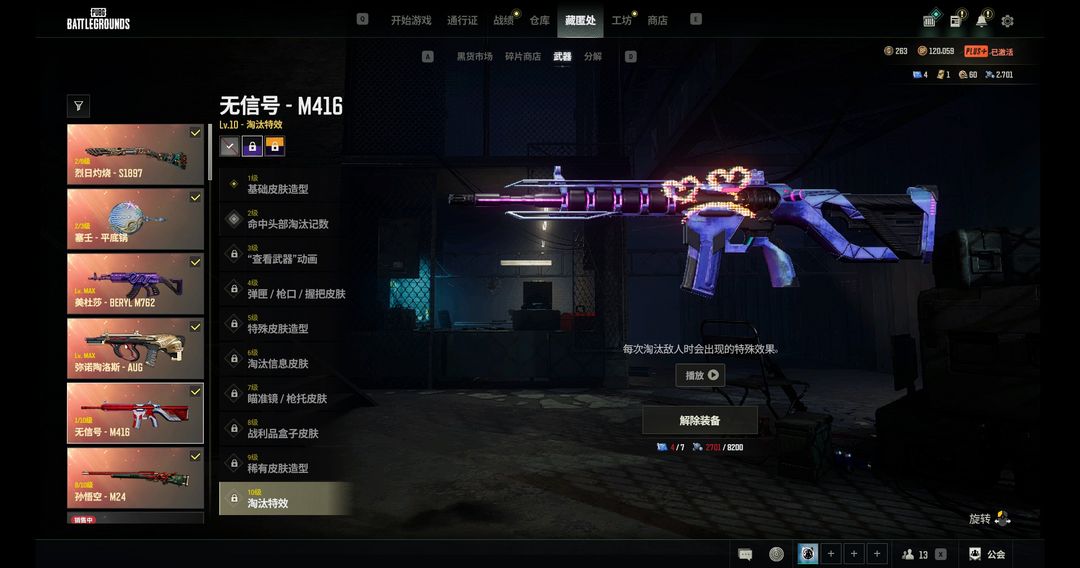Viewport: 1080px width, 568px height.
Task: Play the 淘汰特效 preview with 播放
Action: (700, 376)
